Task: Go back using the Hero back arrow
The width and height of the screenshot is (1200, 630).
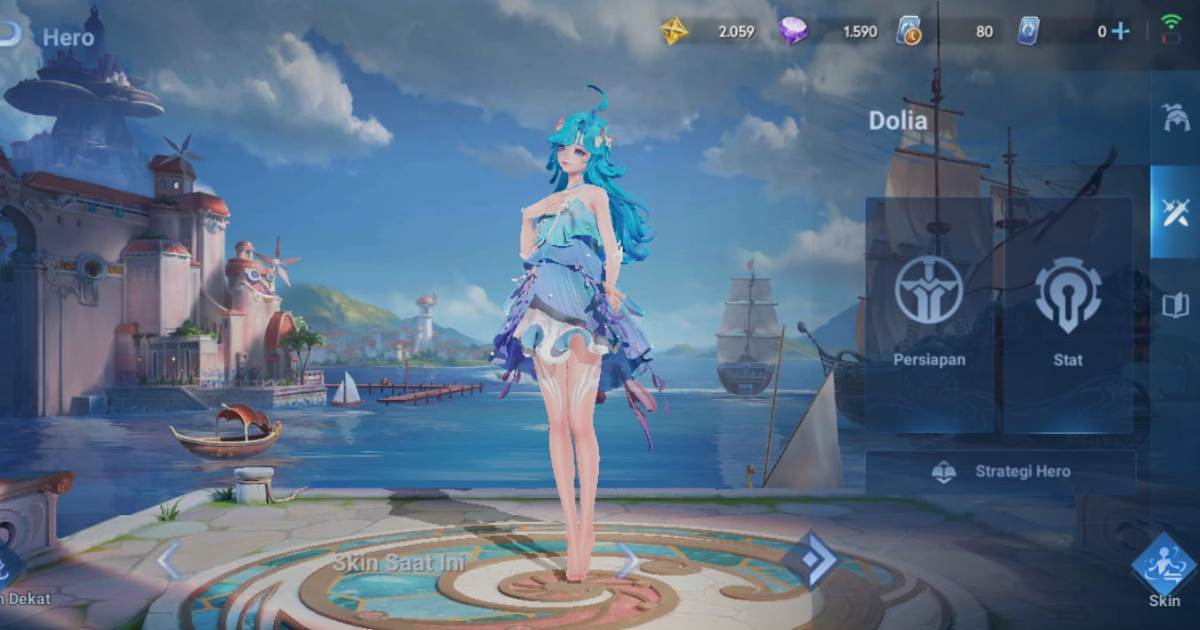Action: click(10, 36)
